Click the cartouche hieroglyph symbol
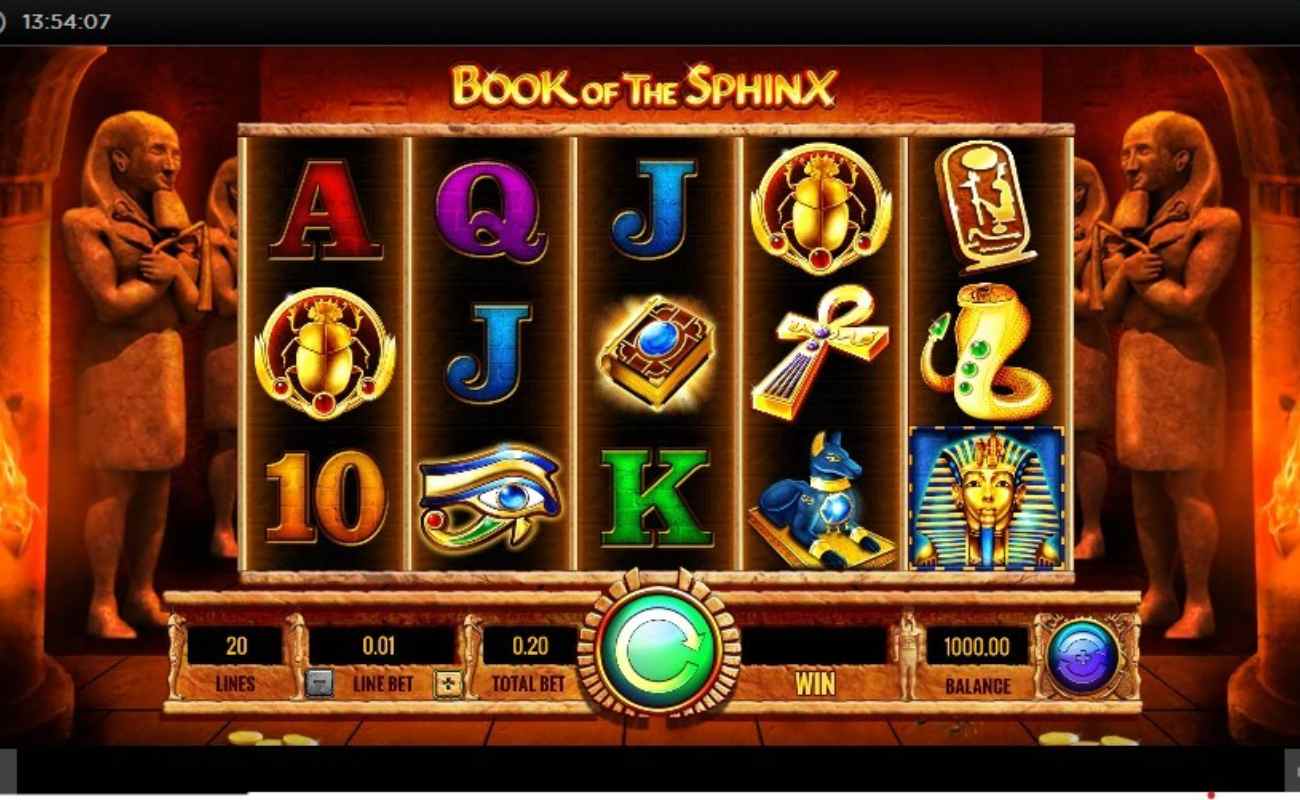1300x800 pixels. [985, 205]
